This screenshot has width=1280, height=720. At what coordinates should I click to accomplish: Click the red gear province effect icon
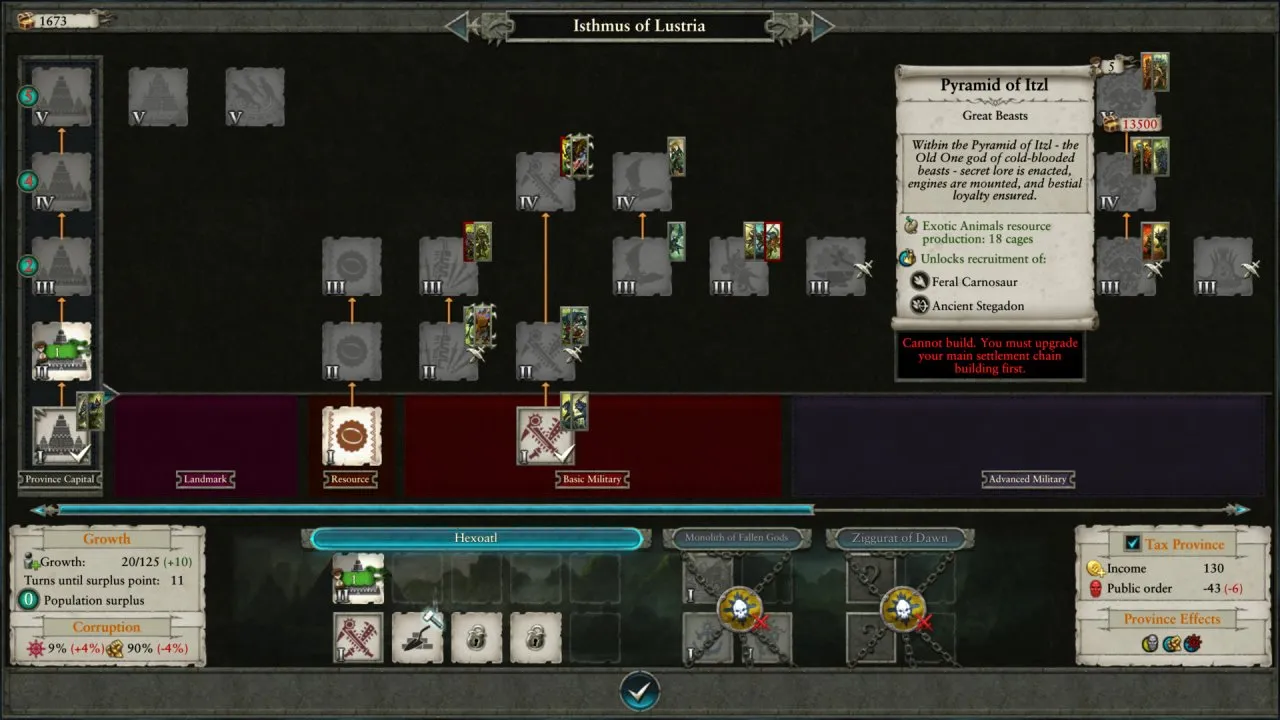1192,643
